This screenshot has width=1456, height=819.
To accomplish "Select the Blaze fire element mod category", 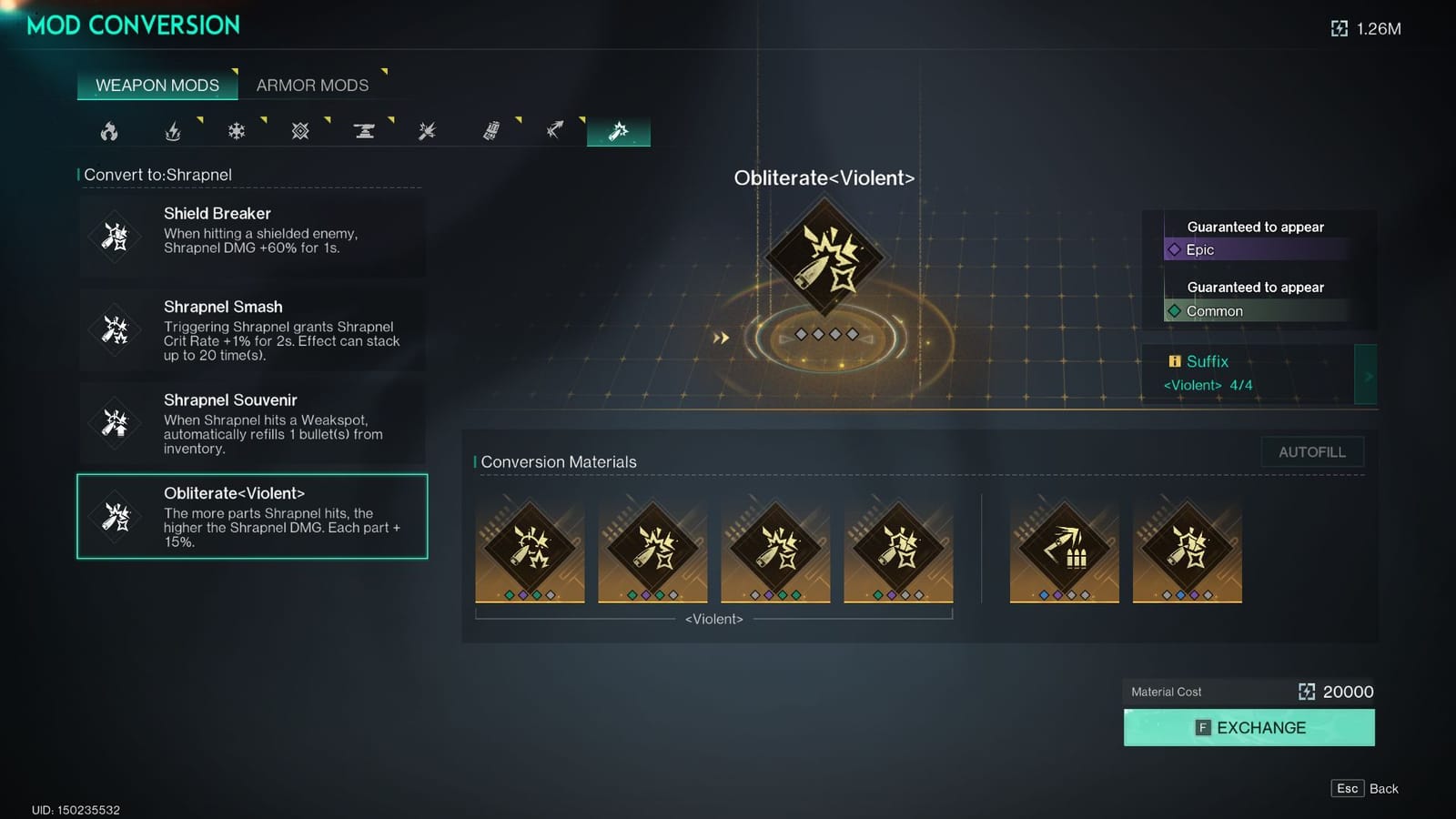I will tap(111, 130).
